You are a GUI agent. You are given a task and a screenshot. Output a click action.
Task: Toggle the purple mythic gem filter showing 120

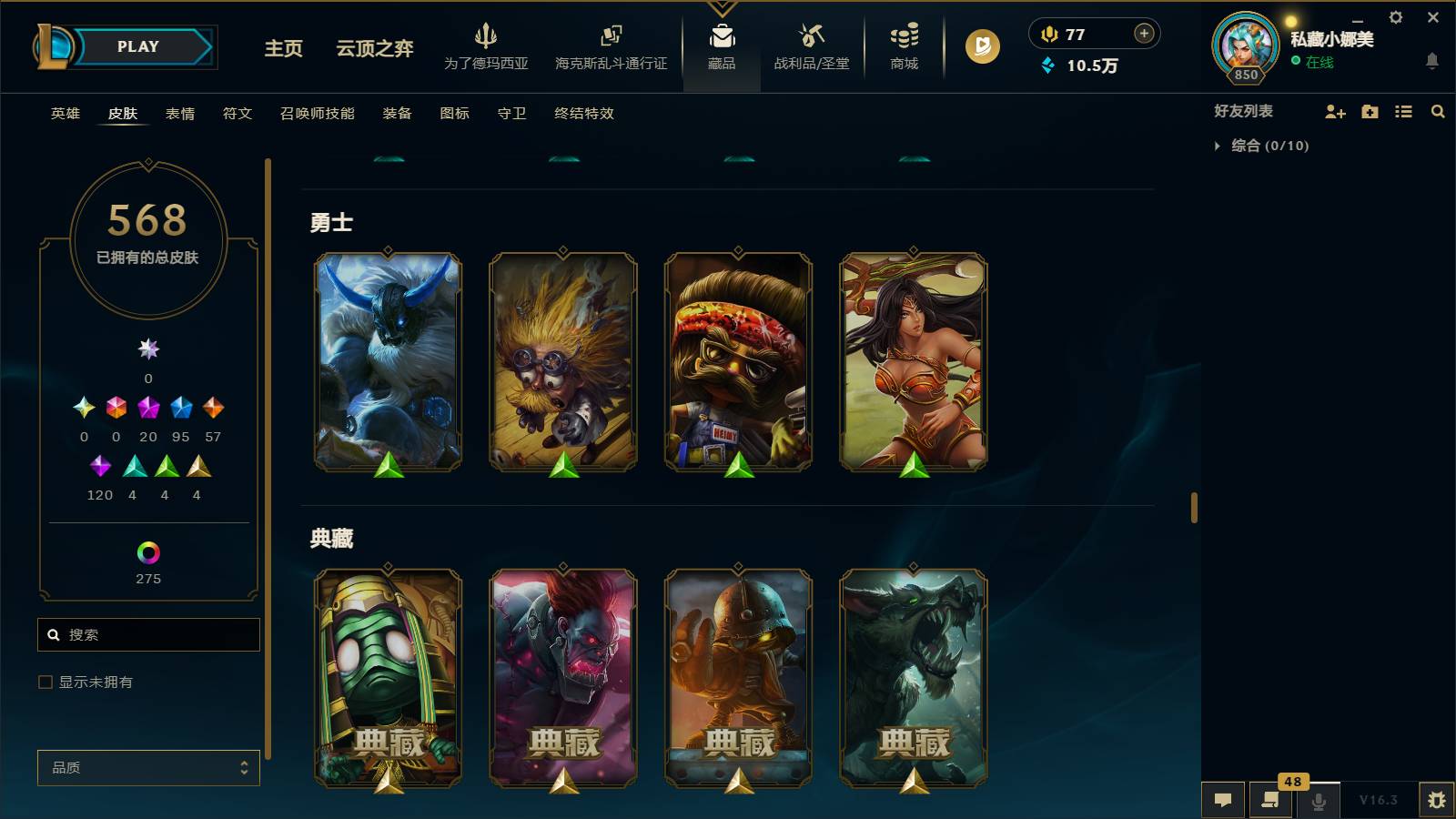pyautogui.click(x=100, y=466)
